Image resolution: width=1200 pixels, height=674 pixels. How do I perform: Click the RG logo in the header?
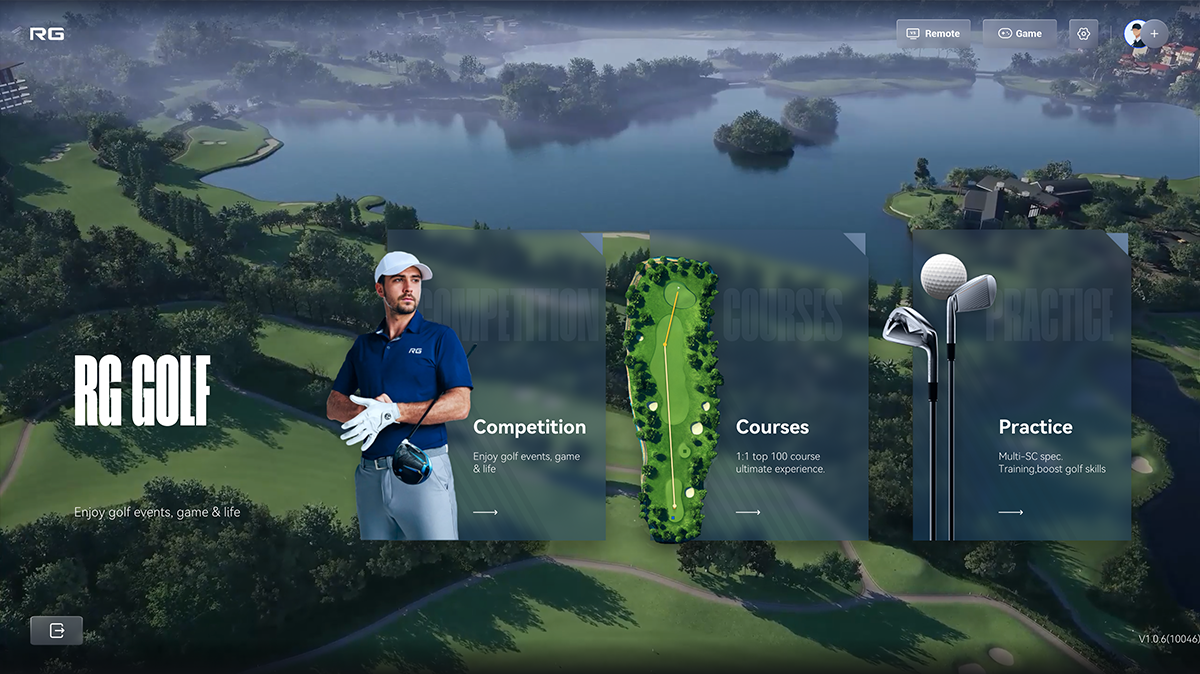tap(46, 33)
